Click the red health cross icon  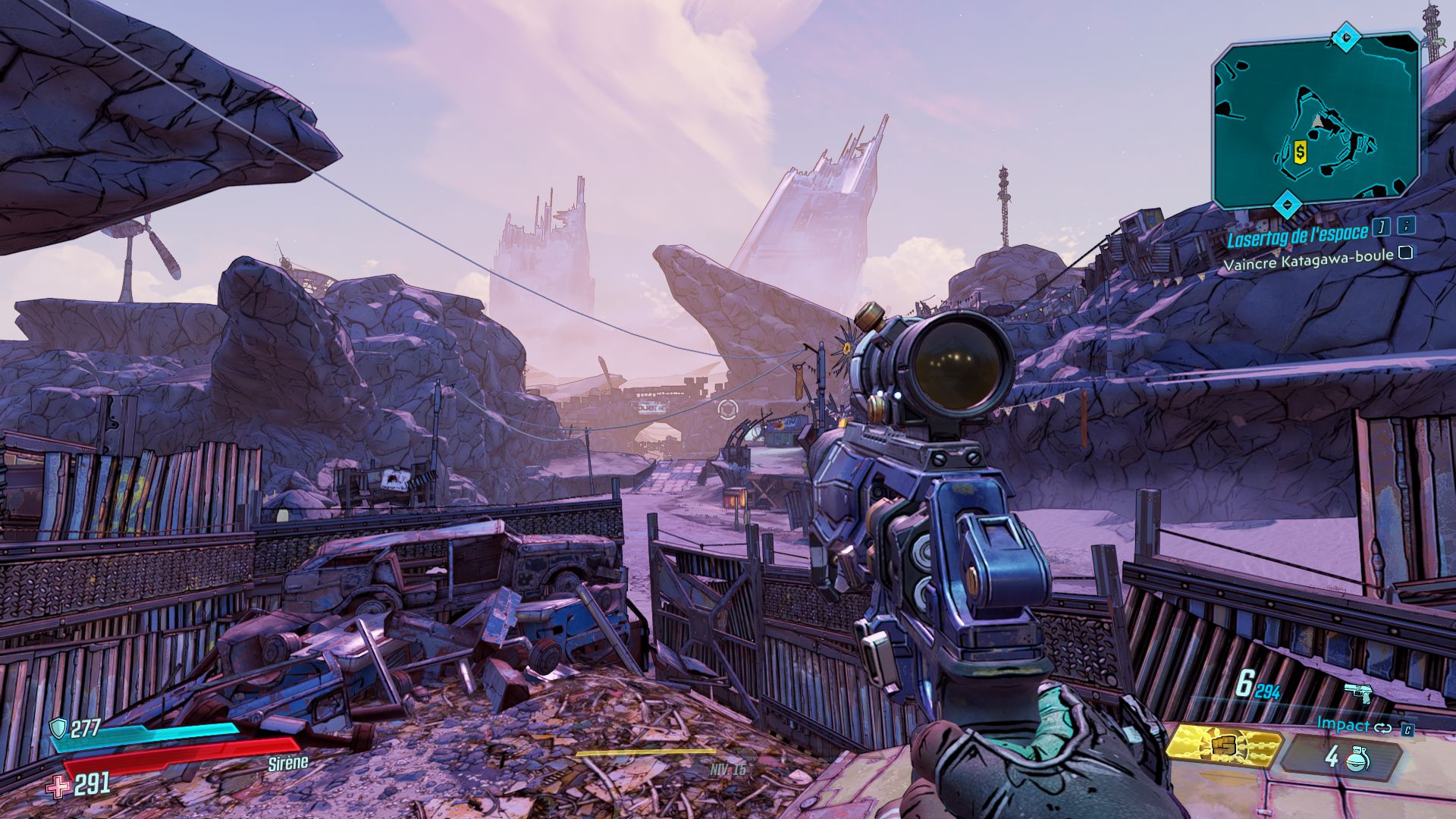pos(58,787)
